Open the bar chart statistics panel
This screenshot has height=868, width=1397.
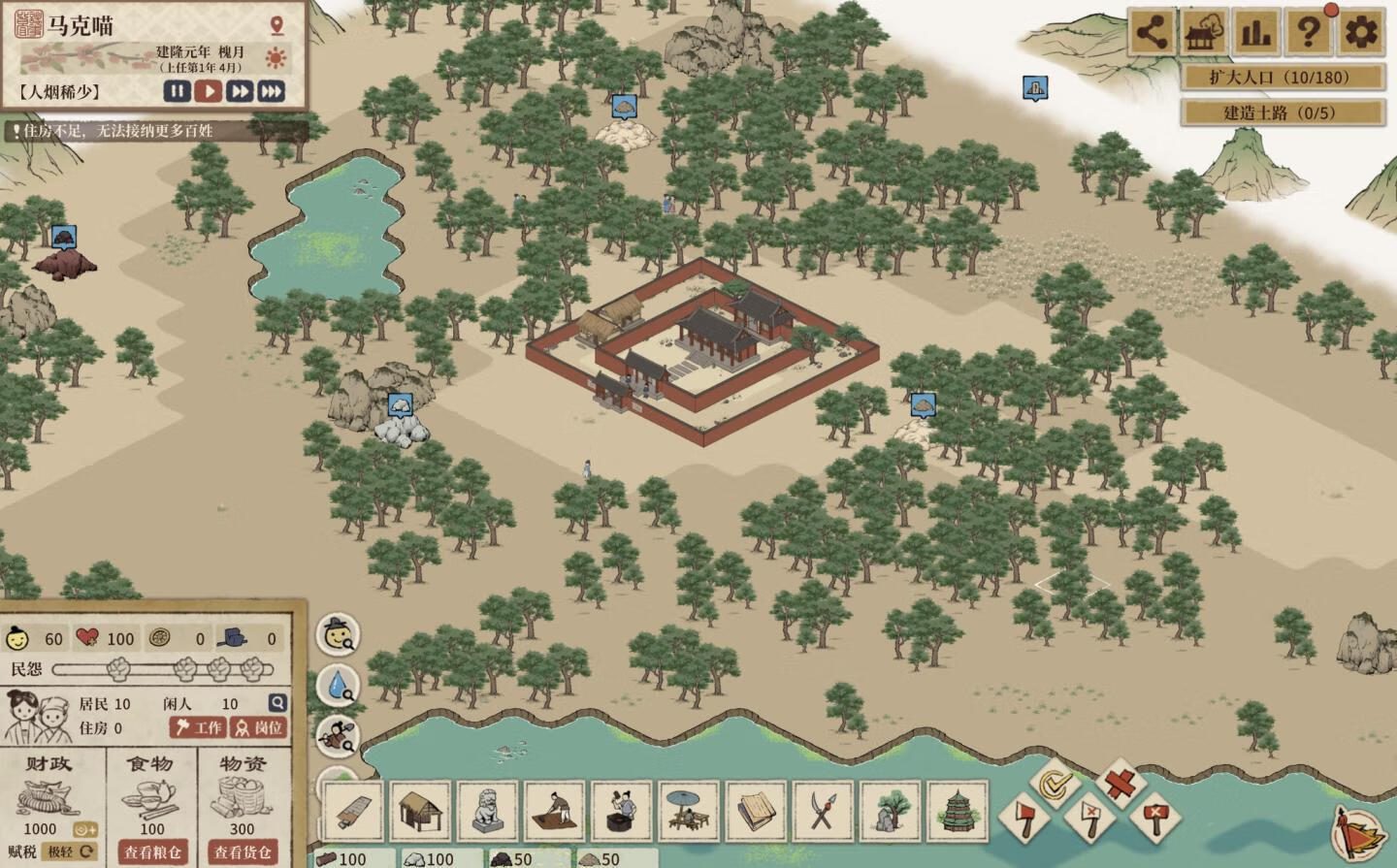[x=1255, y=34]
